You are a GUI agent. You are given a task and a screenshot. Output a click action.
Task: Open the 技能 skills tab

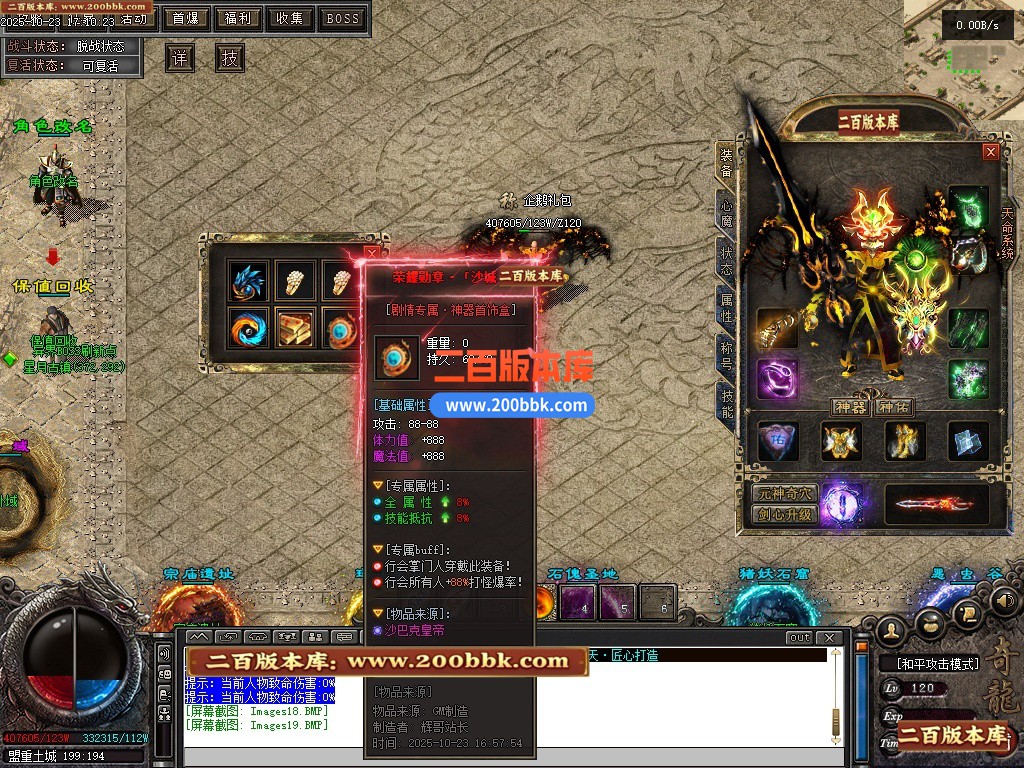pos(727,402)
